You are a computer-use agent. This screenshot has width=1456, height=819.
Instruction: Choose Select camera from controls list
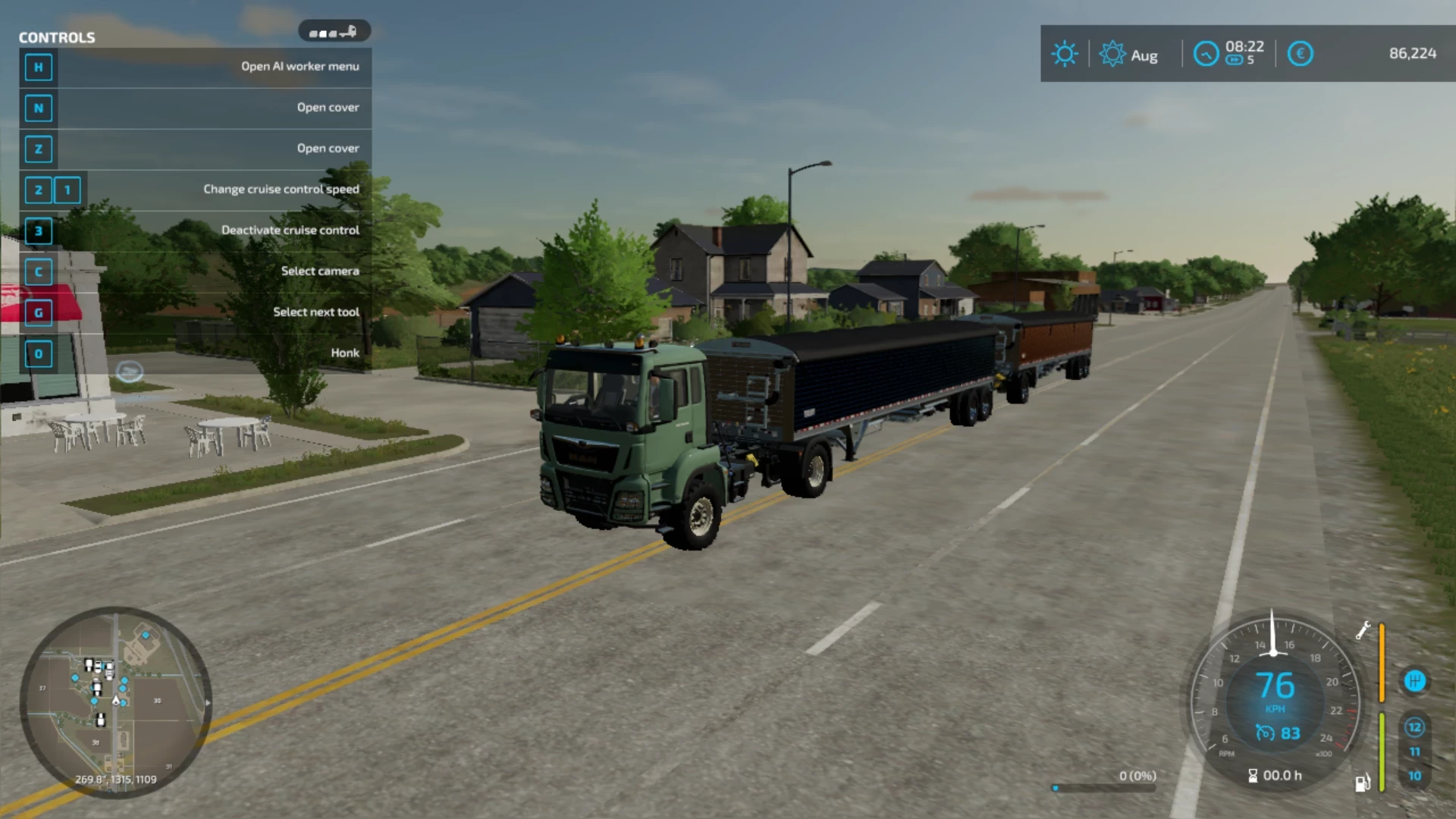point(319,271)
